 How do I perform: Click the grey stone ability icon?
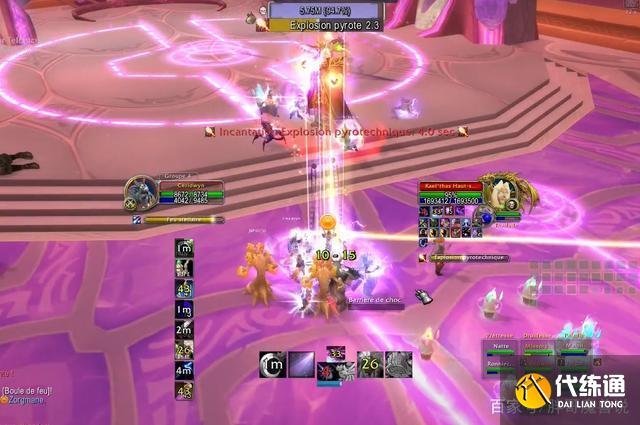coord(398,365)
